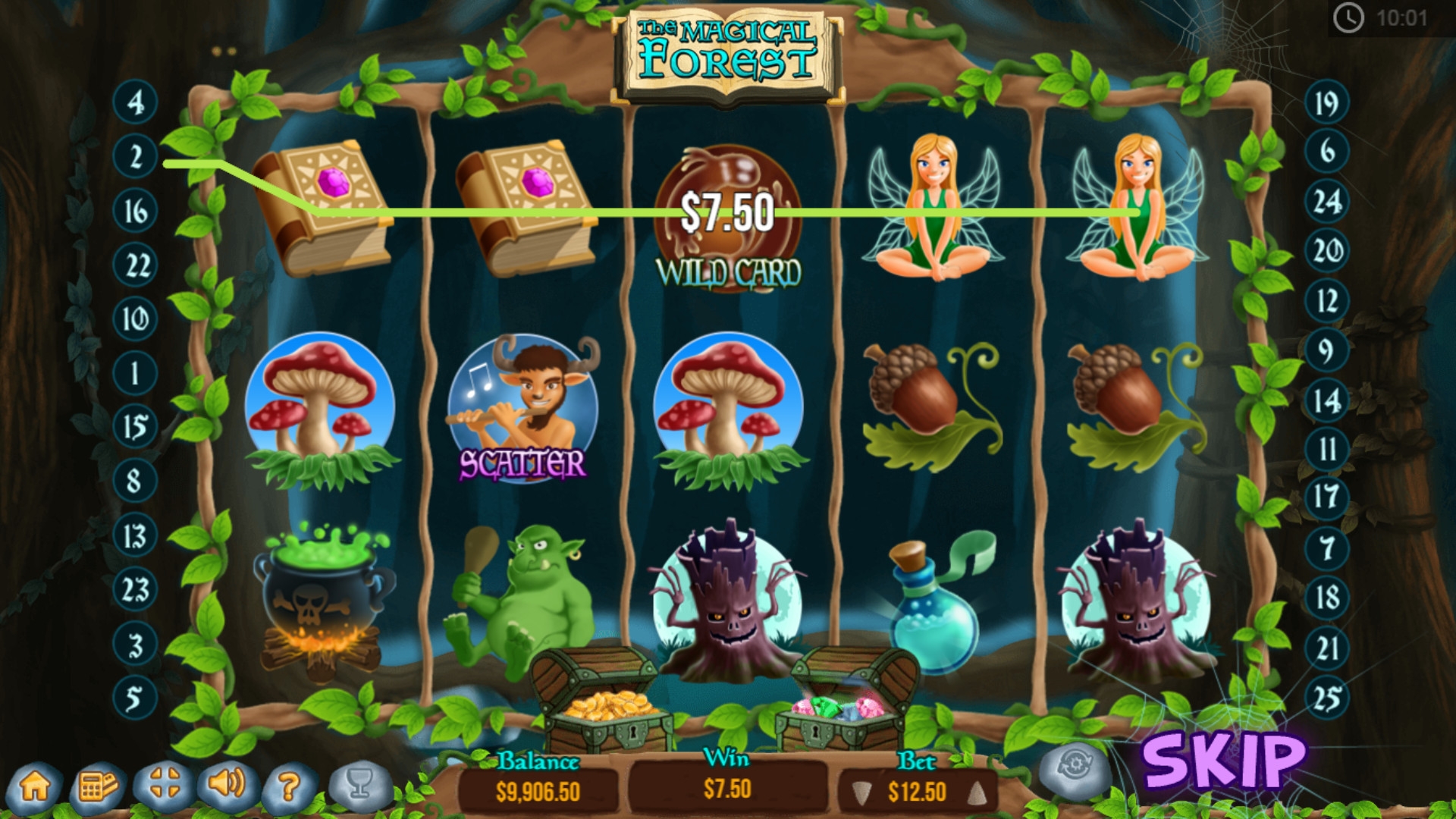Choose payline number 5

click(x=135, y=698)
